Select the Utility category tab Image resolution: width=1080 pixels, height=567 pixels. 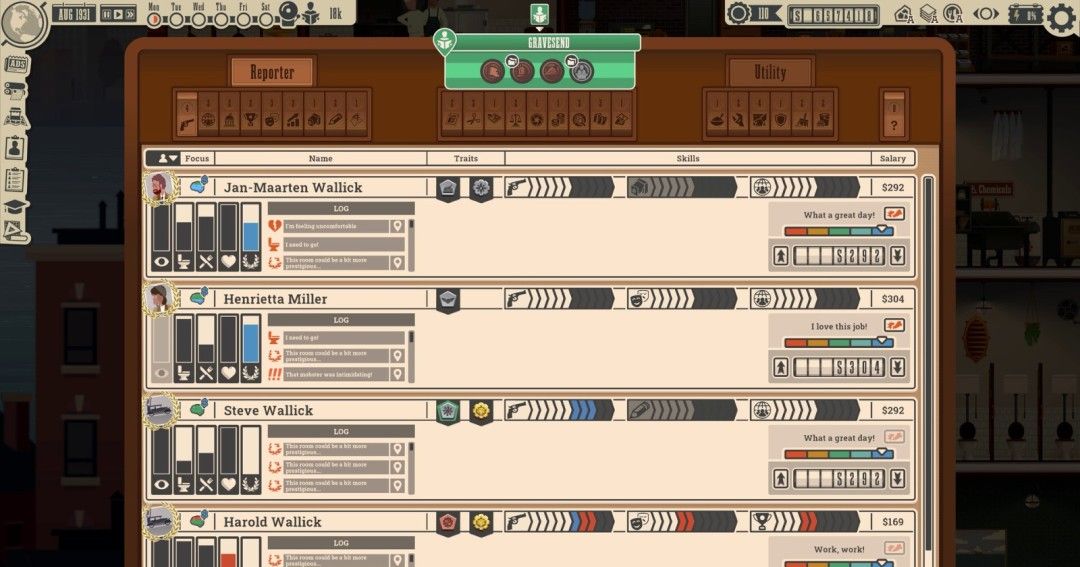point(770,72)
